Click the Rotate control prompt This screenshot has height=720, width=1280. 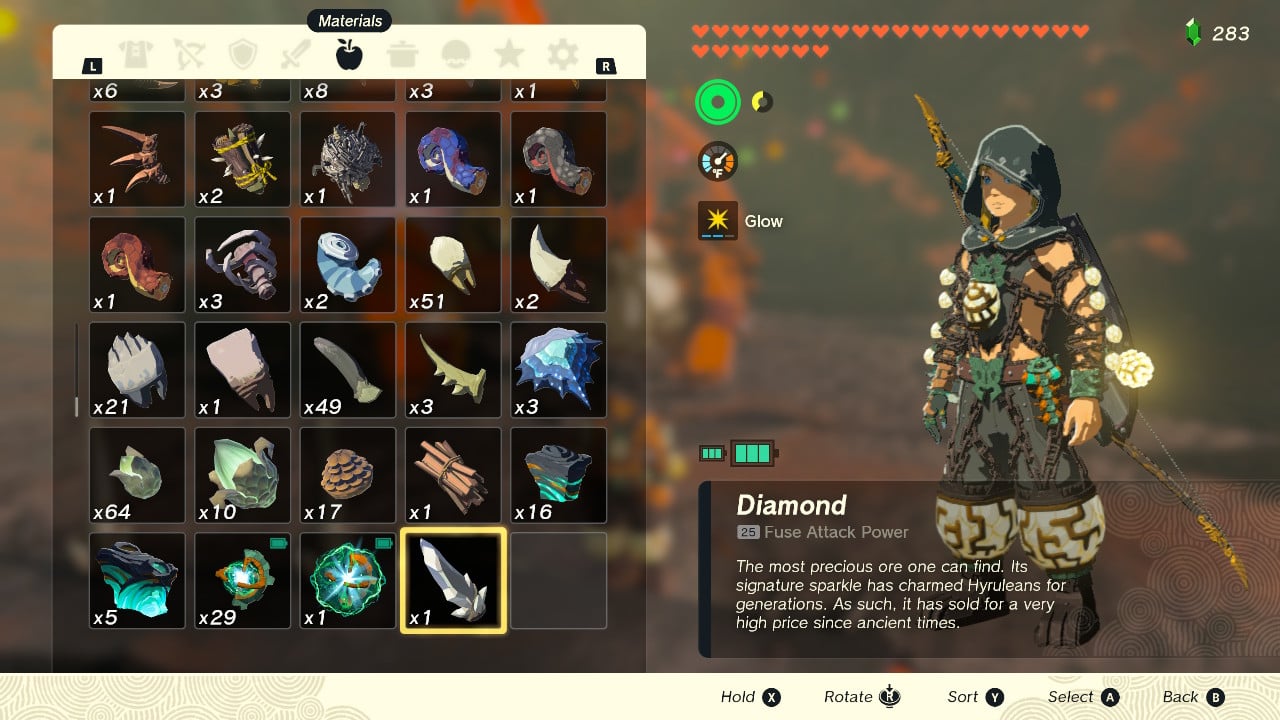860,697
